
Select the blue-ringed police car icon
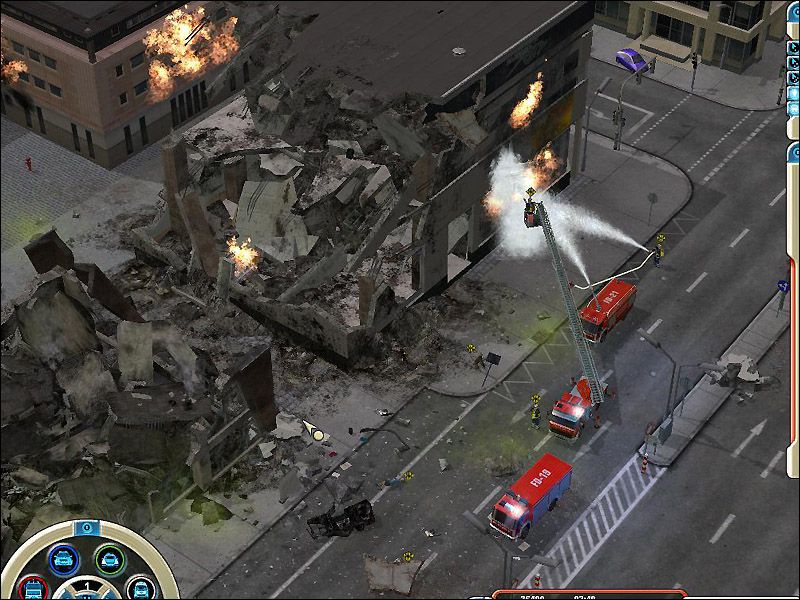(x=65, y=558)
